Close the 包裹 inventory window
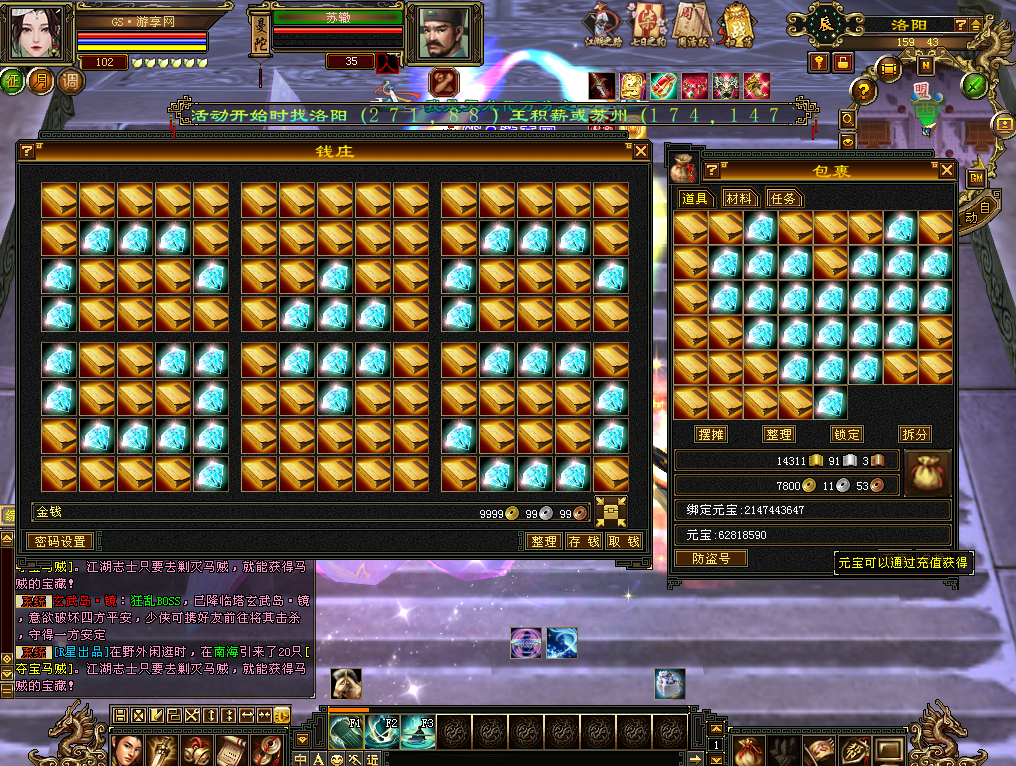Screen dimensions: 1016x766 (946, 171)
